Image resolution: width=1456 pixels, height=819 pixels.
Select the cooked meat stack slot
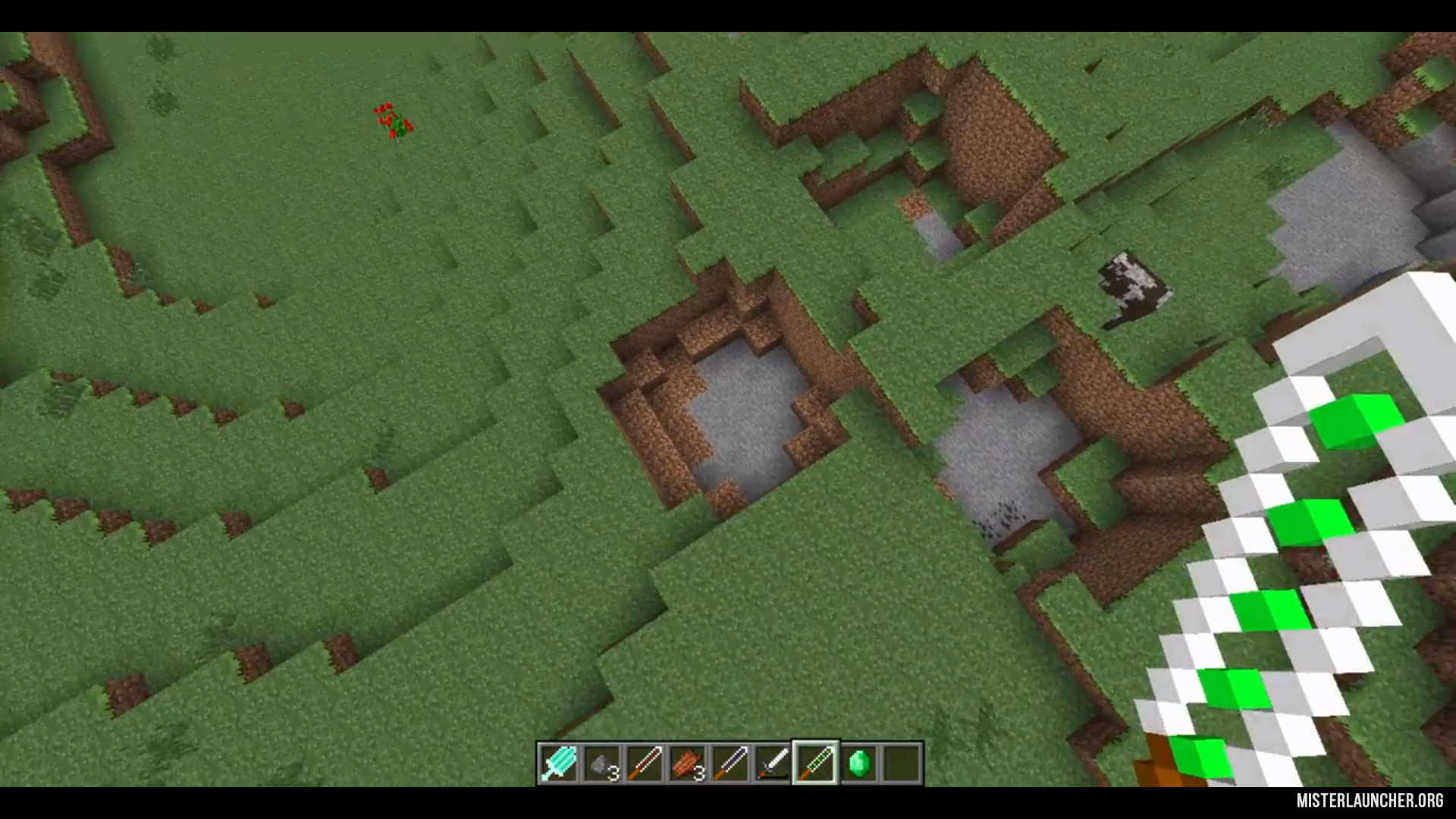click(x=688, y=763)
